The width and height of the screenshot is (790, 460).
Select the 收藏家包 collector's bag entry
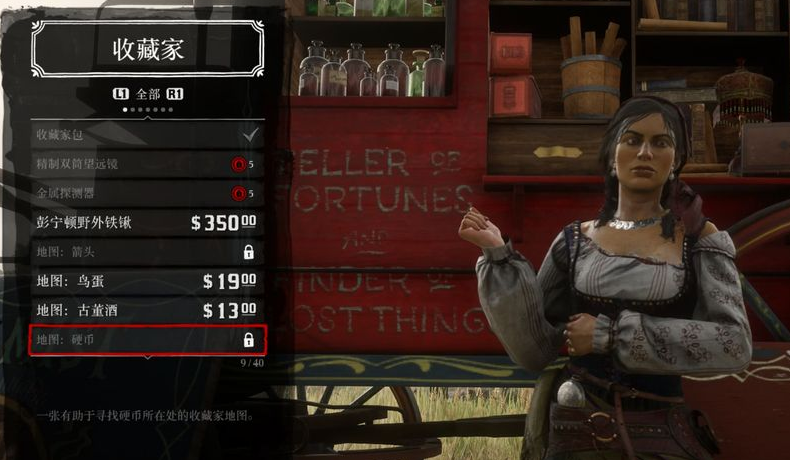pyautogui.click(x=147, y=133)
